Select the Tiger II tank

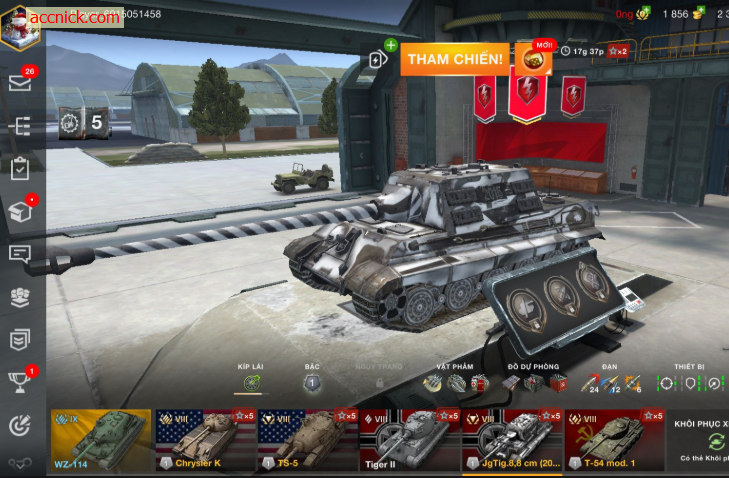tap(408, 440)
